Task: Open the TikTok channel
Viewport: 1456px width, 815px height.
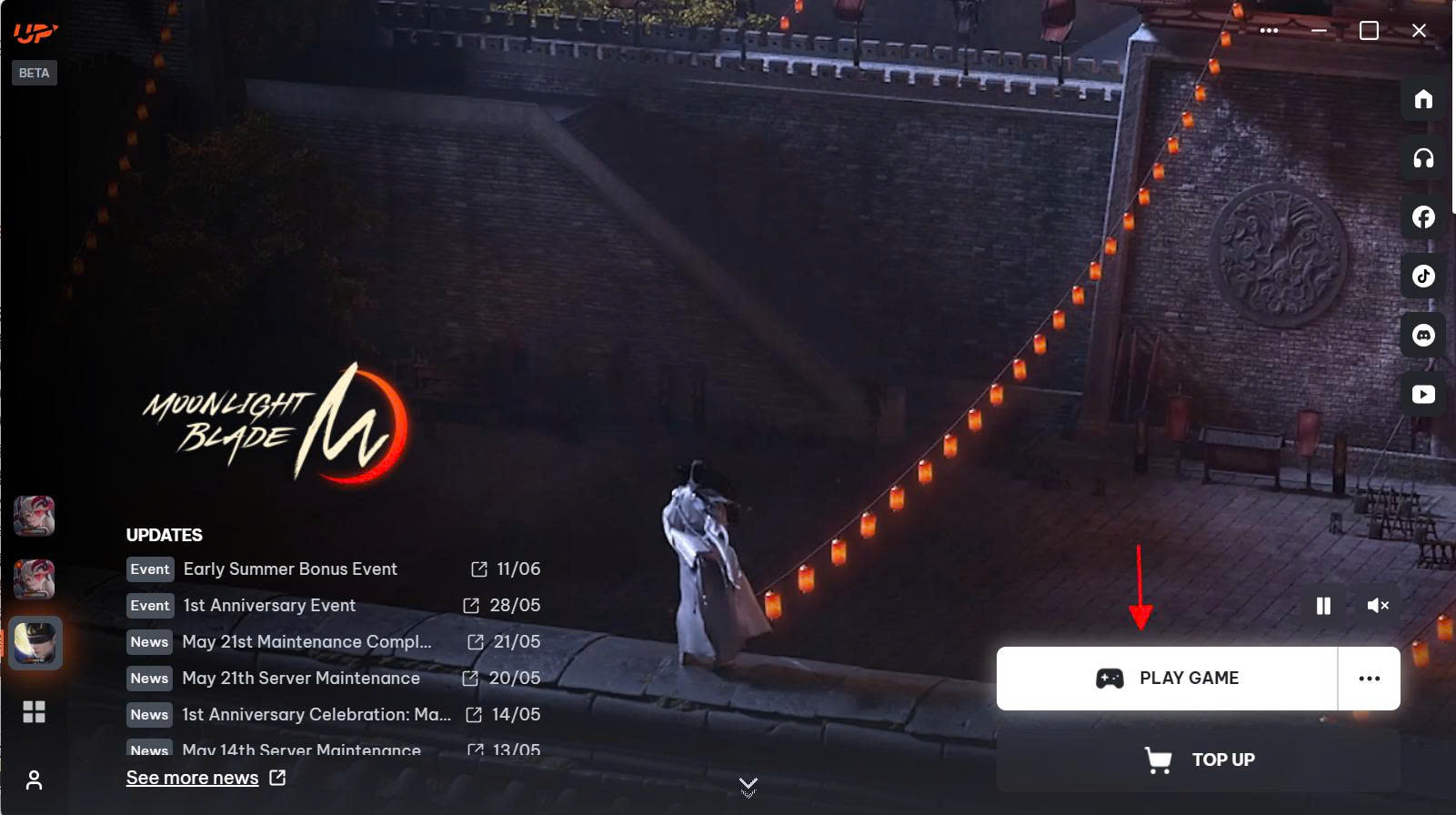Action: tap(1423, 277)
